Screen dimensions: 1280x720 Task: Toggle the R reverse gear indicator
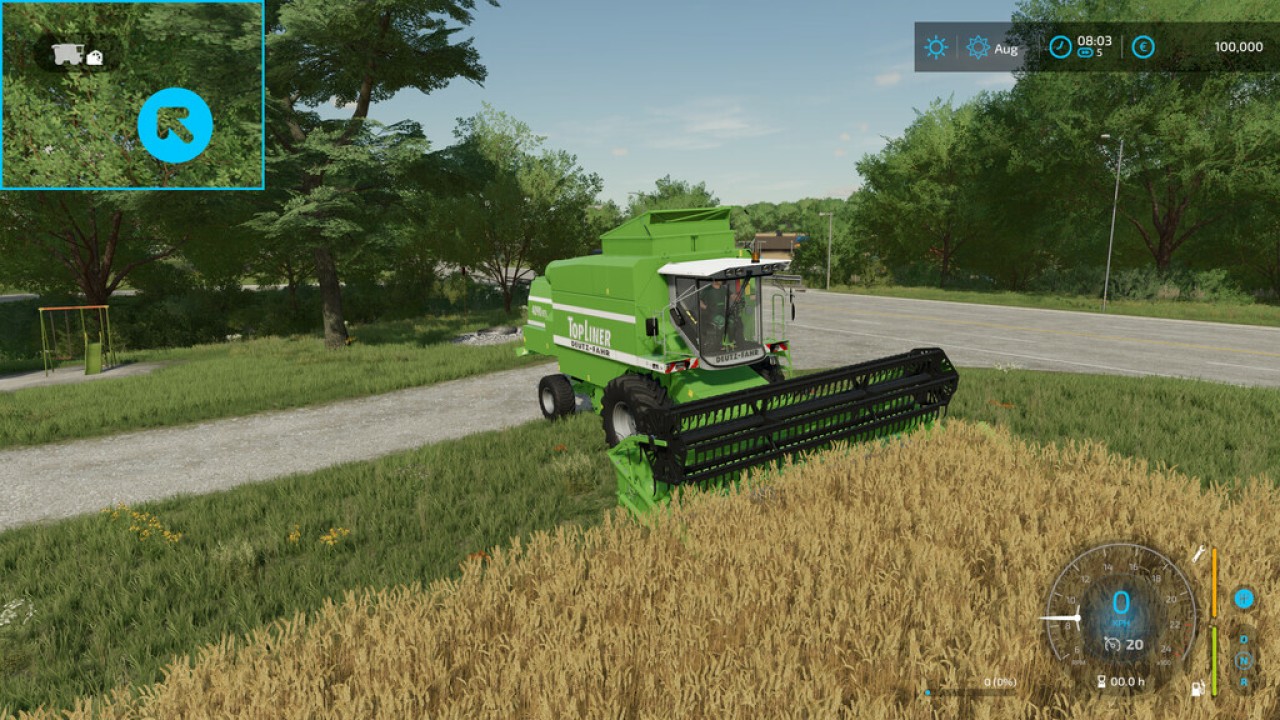pyautogui.click(x=1243, y=681)
